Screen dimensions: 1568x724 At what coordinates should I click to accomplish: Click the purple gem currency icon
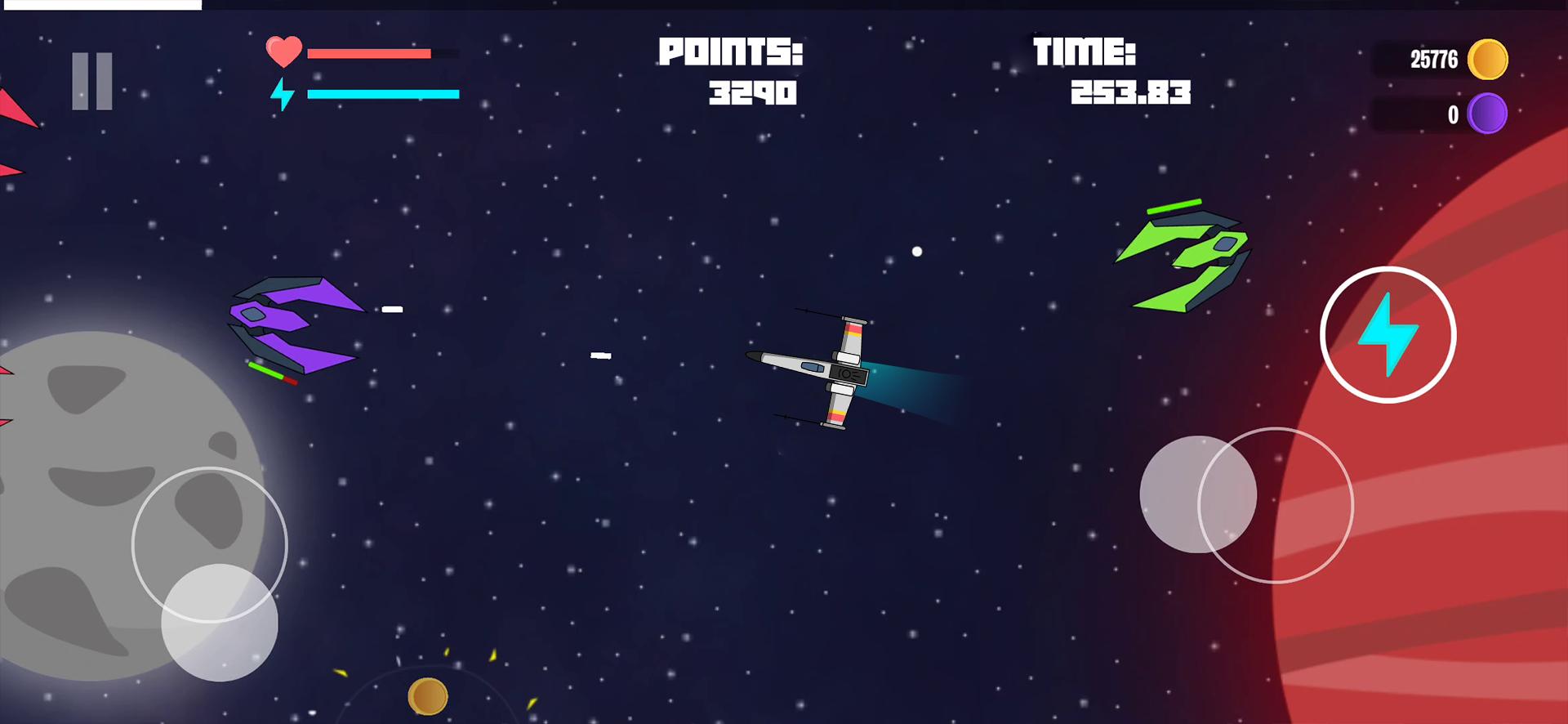point(1487,114)
